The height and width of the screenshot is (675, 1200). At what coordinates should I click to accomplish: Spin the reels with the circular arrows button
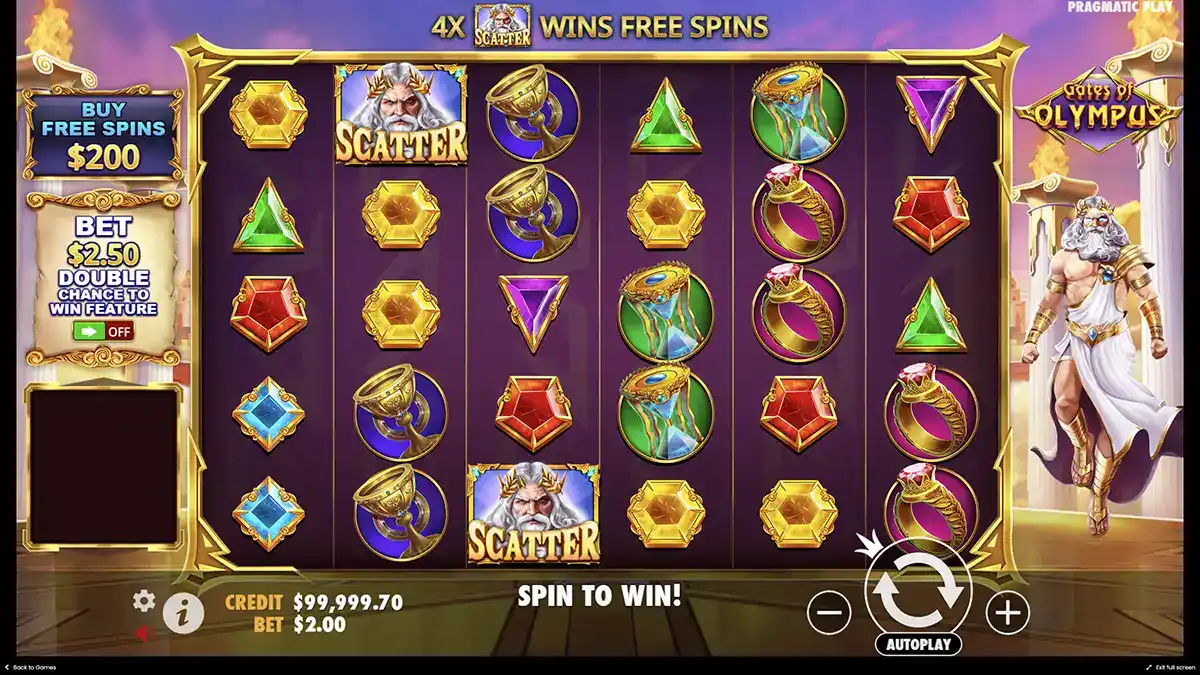(x=917, y=589)
